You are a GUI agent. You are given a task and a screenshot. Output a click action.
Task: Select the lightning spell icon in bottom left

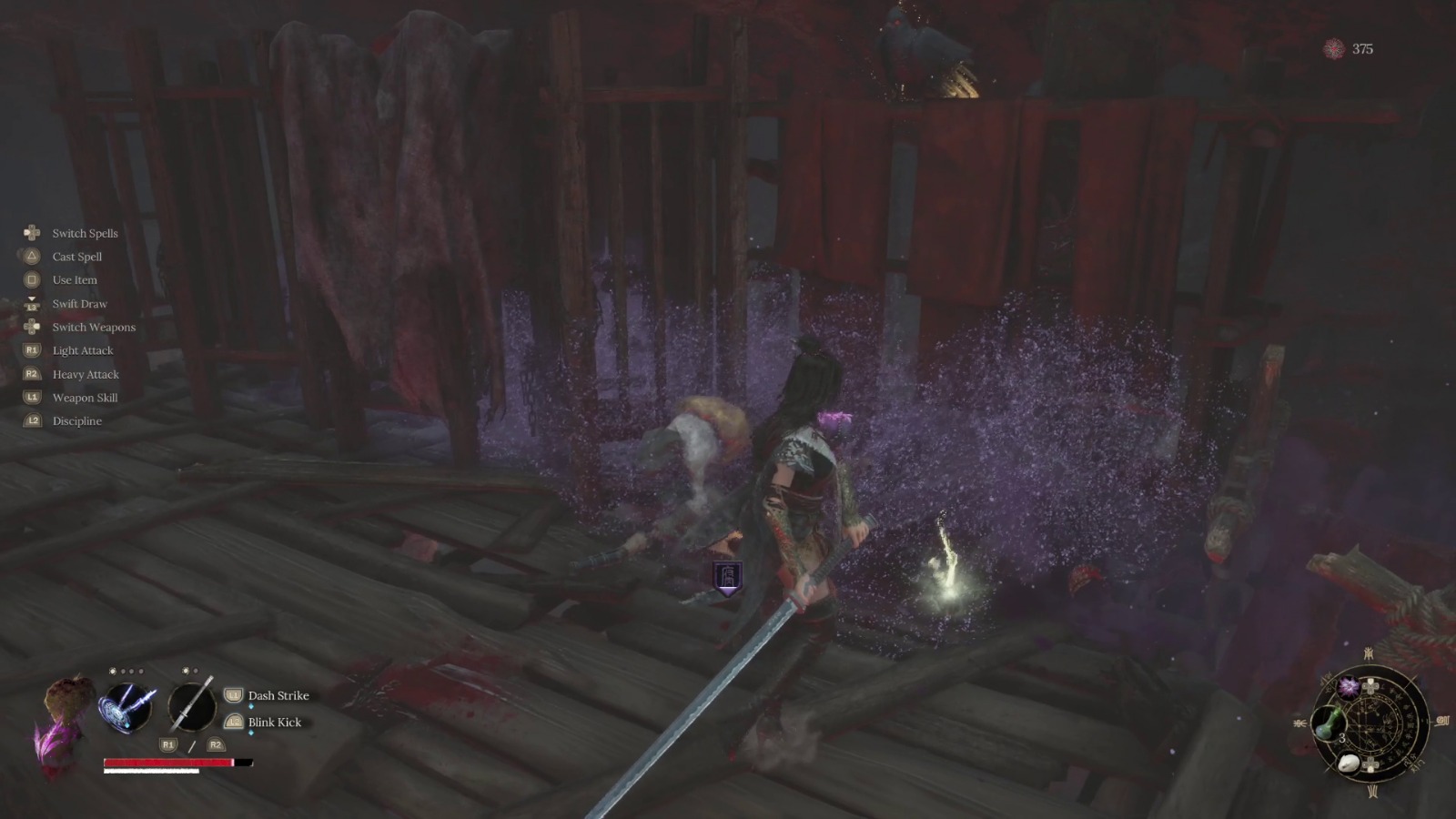(126, 707)
